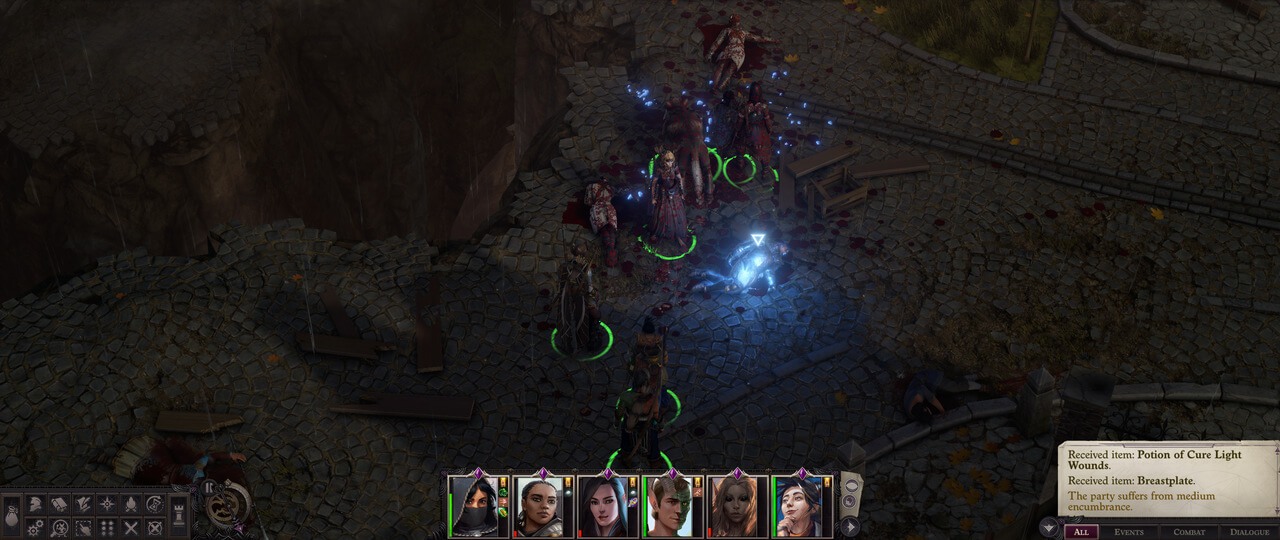Select the black-haired woman portrait with blue streak

point(606,506)
